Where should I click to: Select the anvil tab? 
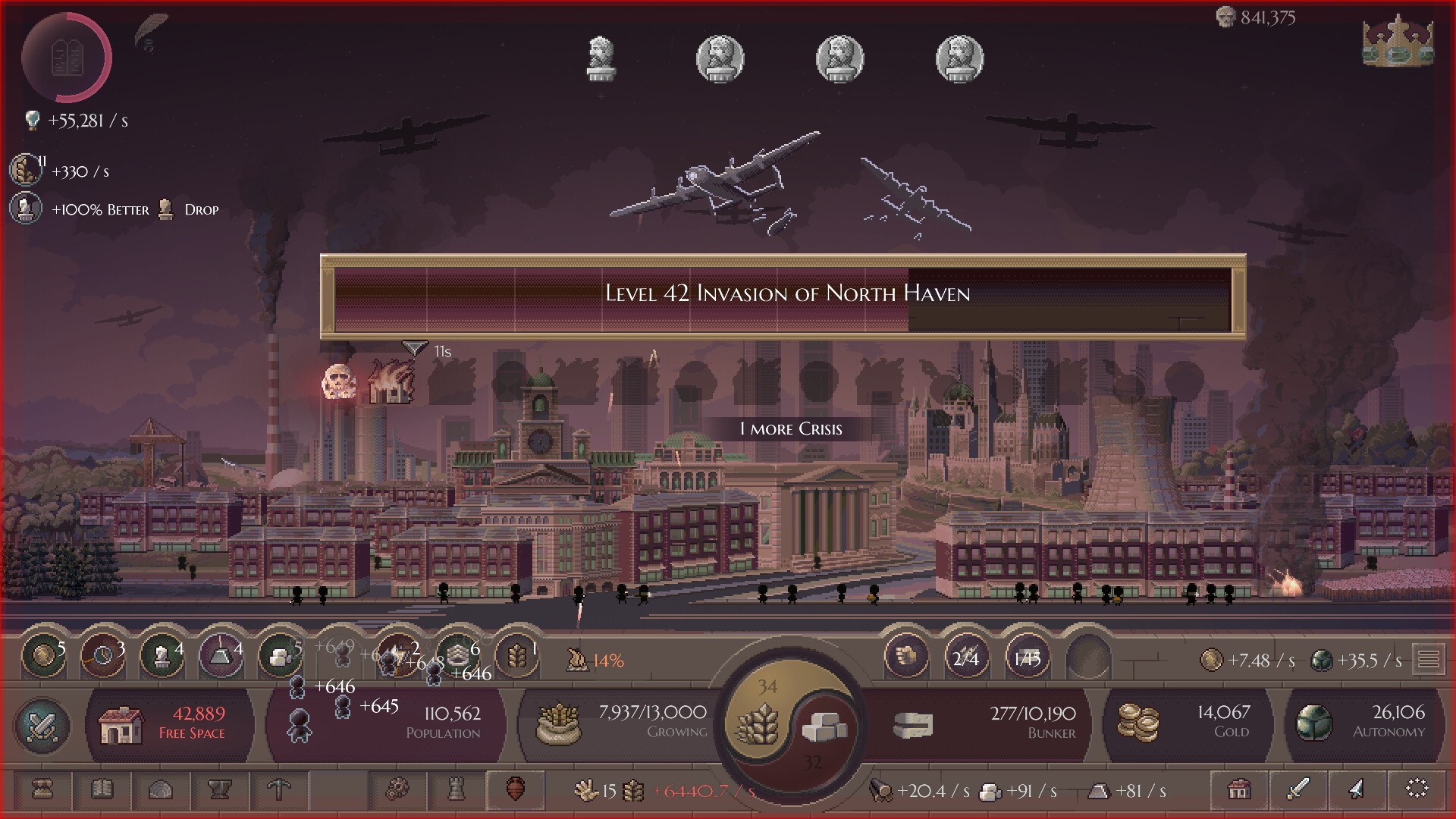tap(220, 790)
